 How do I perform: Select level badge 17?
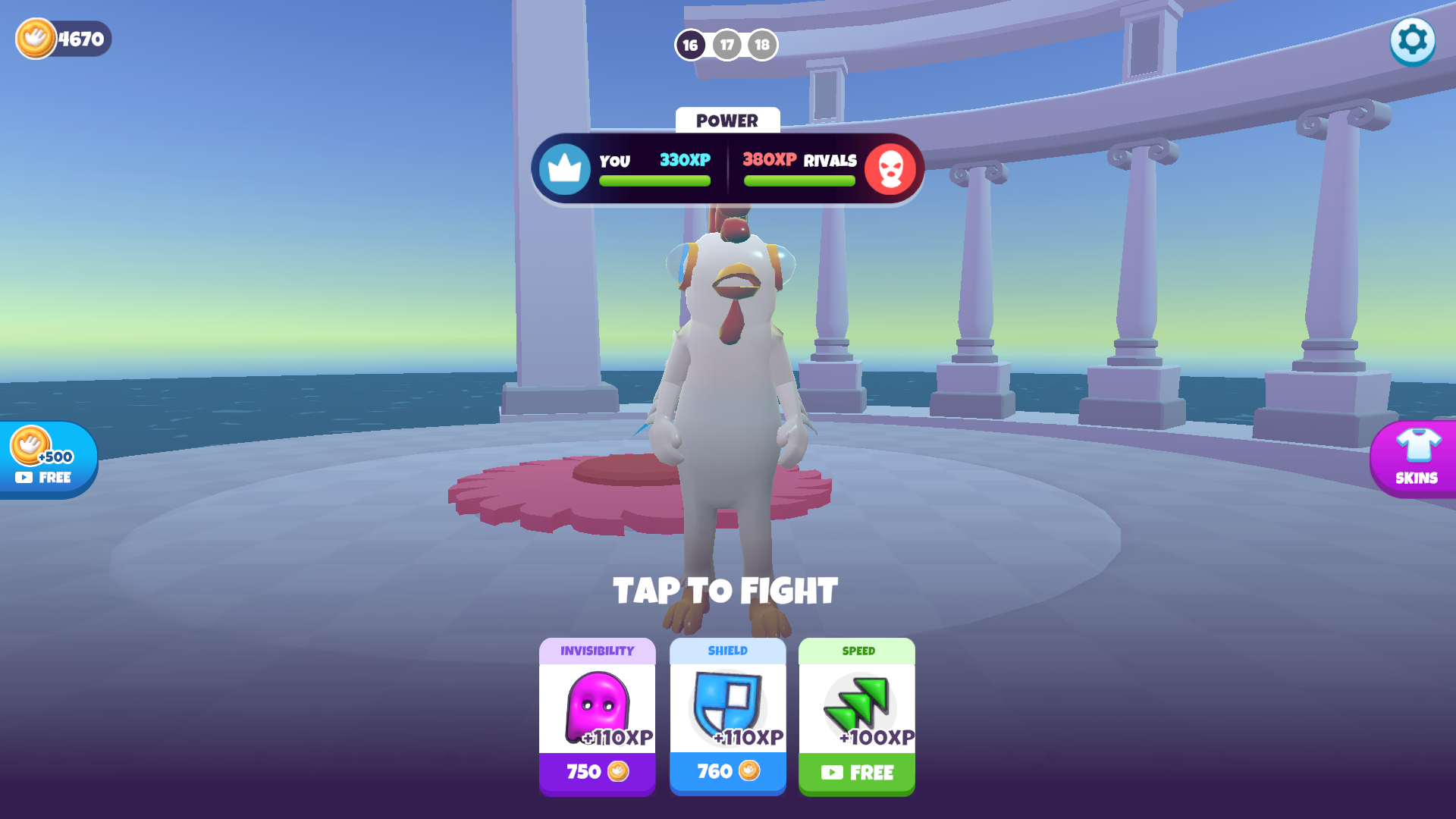point(726,45)
